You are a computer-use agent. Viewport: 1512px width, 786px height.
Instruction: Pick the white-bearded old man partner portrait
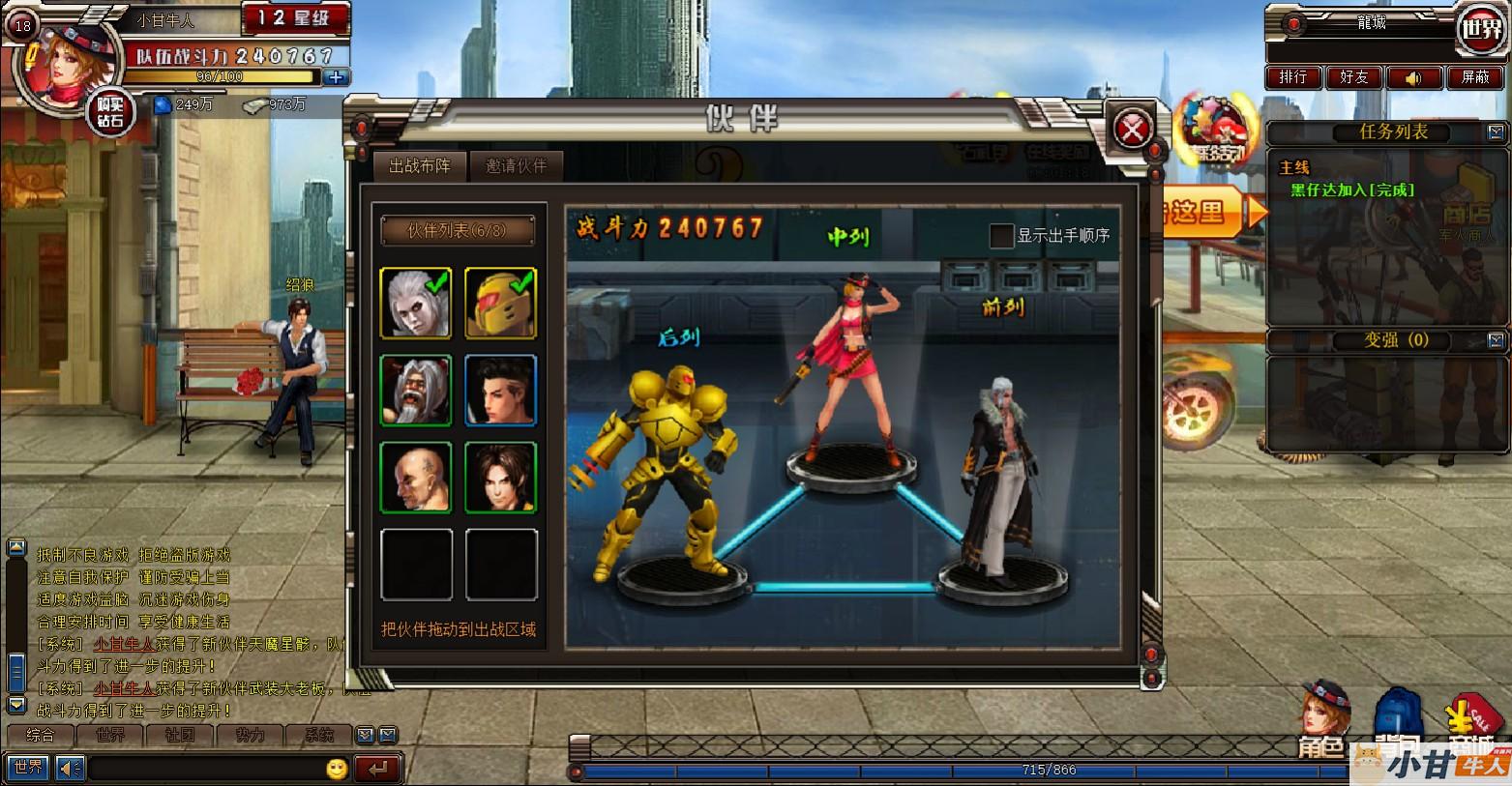[416, 391]
